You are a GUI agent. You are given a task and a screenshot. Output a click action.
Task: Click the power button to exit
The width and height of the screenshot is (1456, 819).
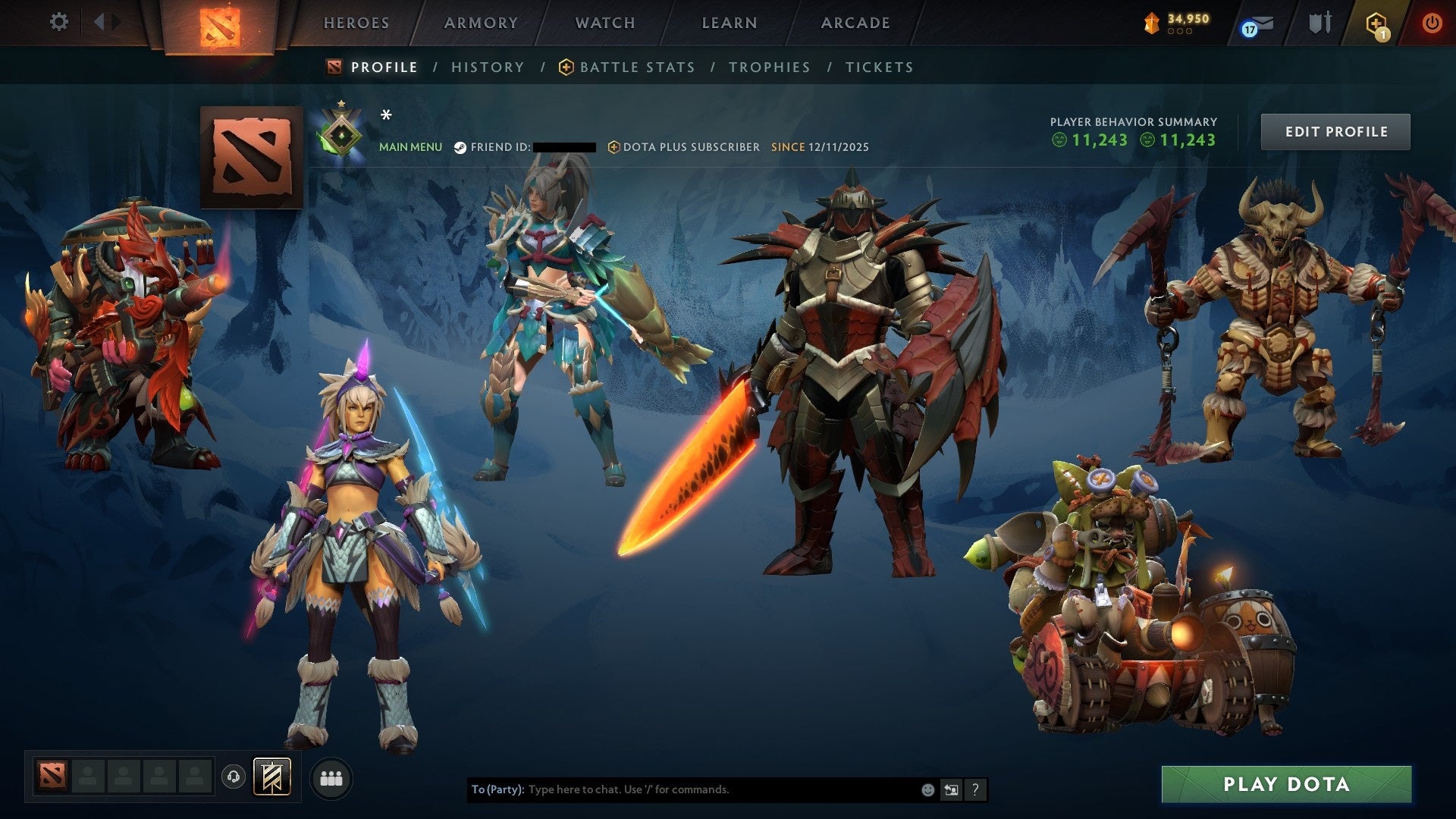click(1432, 22)
